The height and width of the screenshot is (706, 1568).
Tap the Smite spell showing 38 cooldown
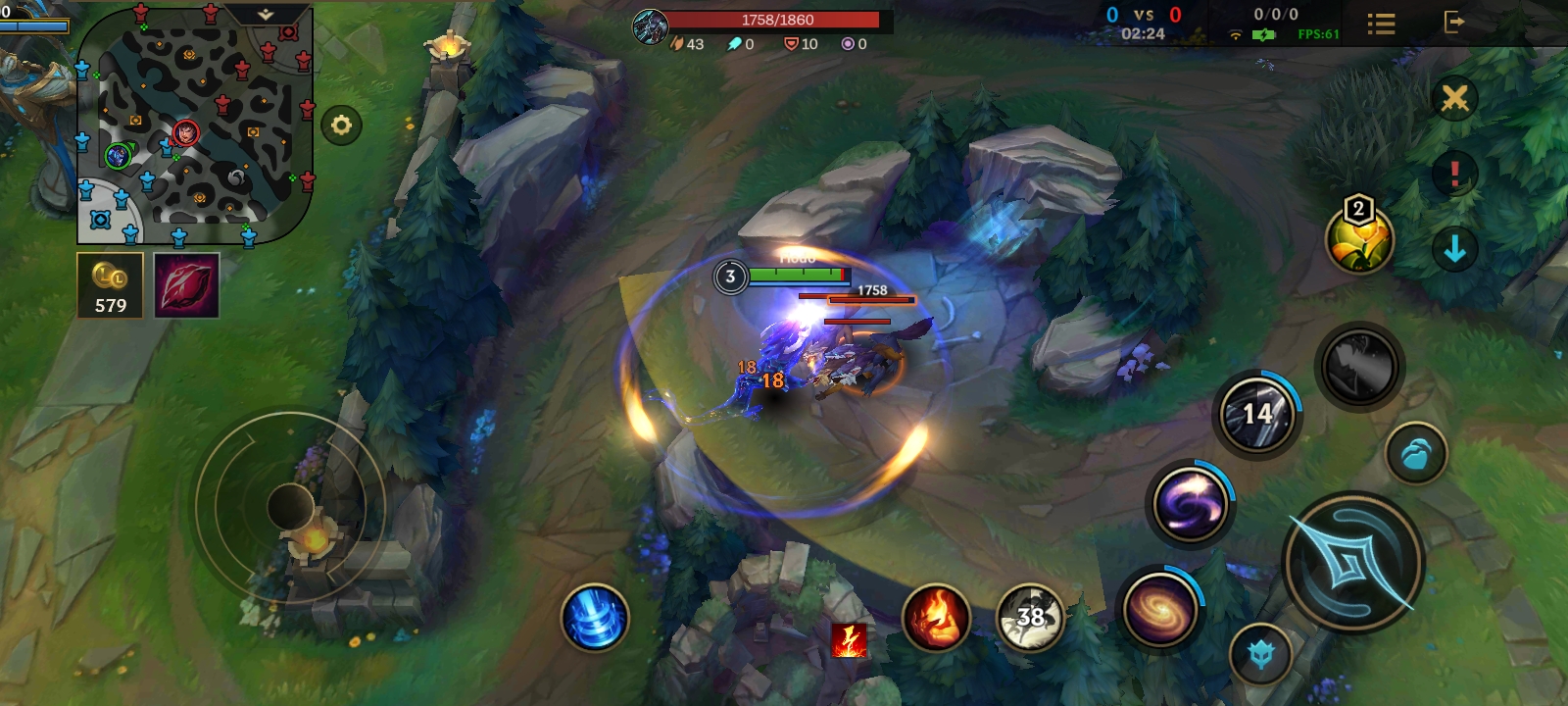tap(1030, 618)
